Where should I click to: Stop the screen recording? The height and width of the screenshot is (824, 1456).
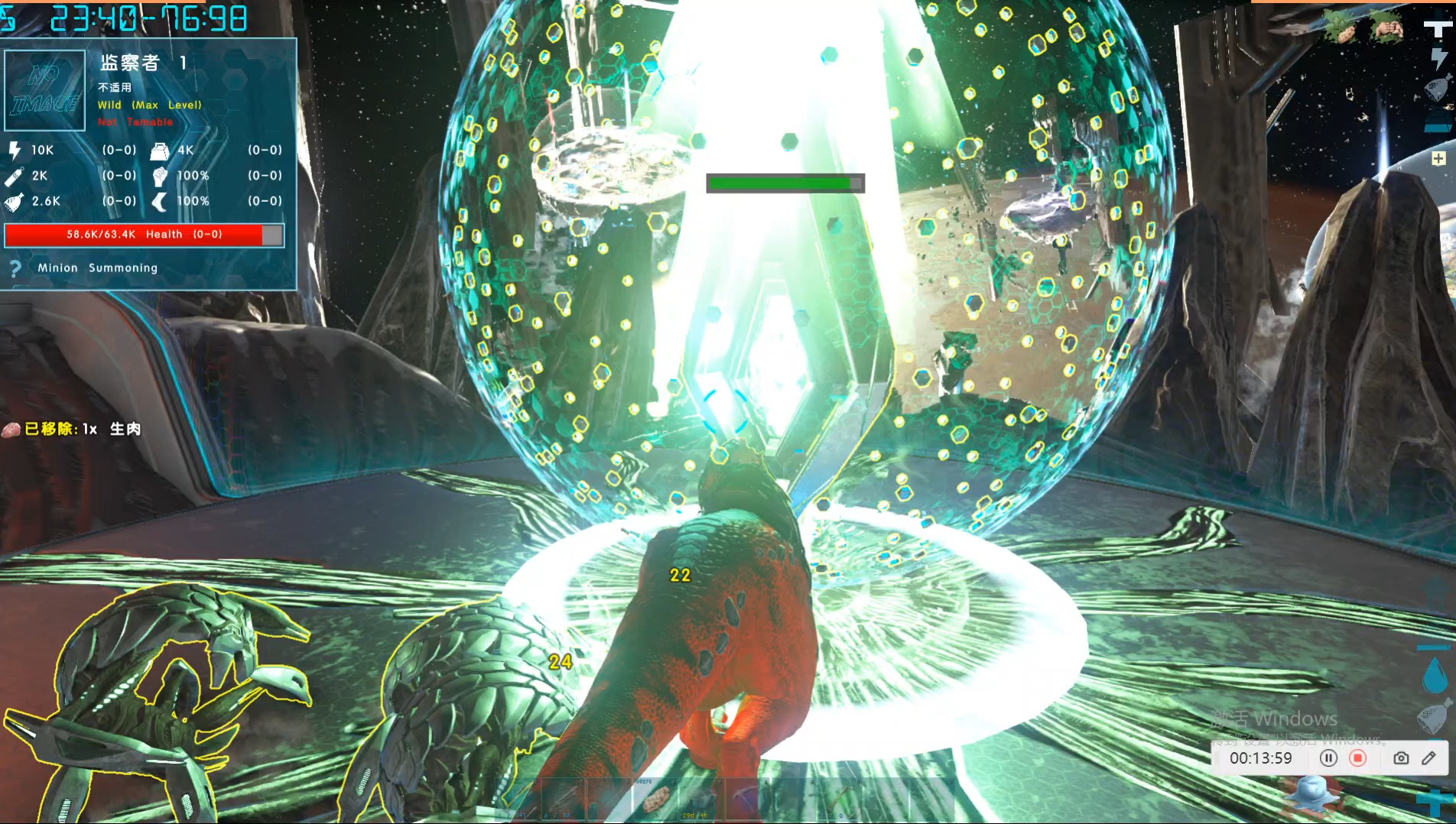(x=1358, y=758)
